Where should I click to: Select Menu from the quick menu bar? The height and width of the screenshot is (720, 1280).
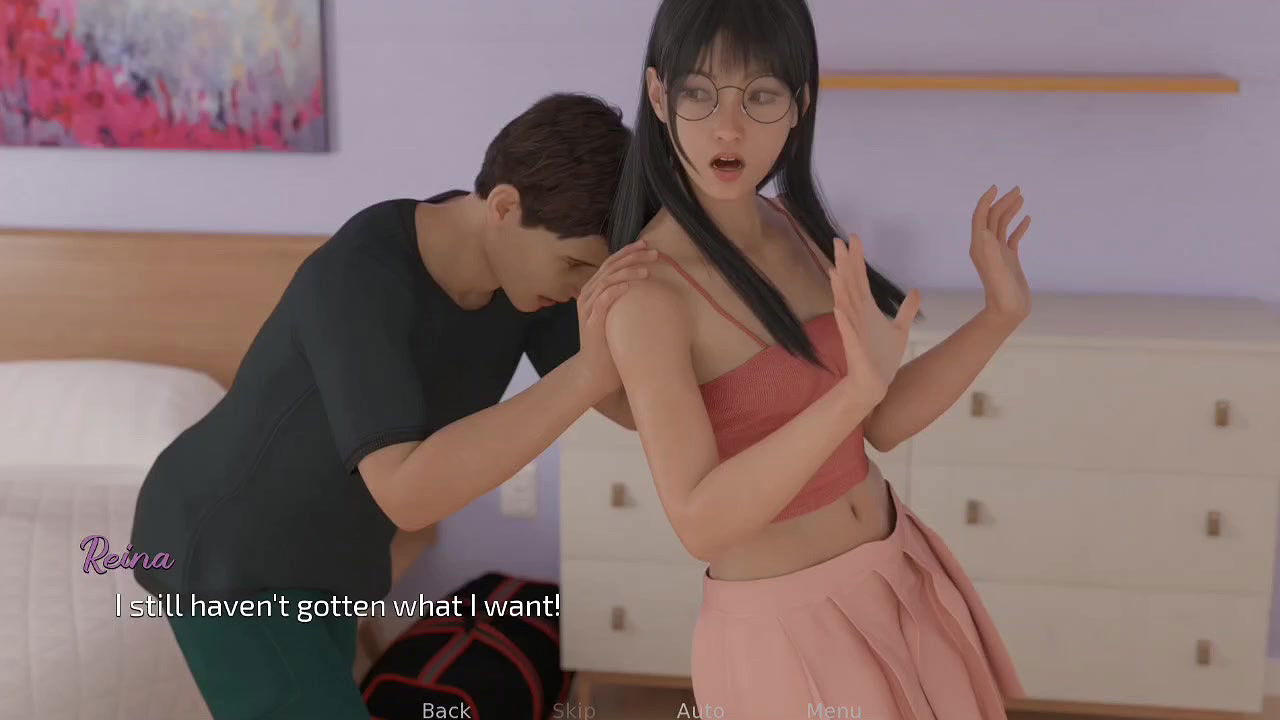click(x=834, y=710)
